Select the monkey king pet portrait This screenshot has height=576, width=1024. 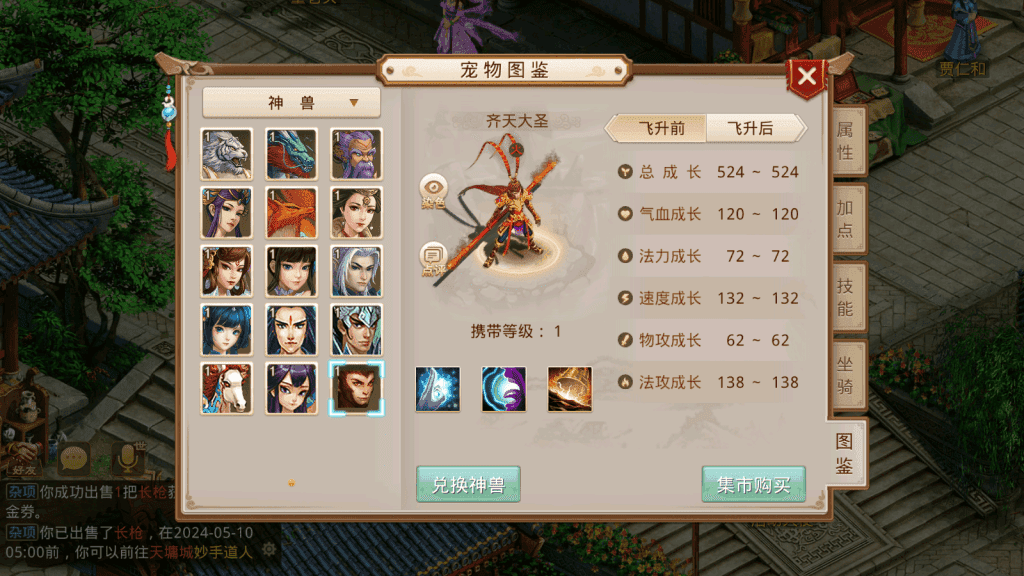click(x=356, y=388)
